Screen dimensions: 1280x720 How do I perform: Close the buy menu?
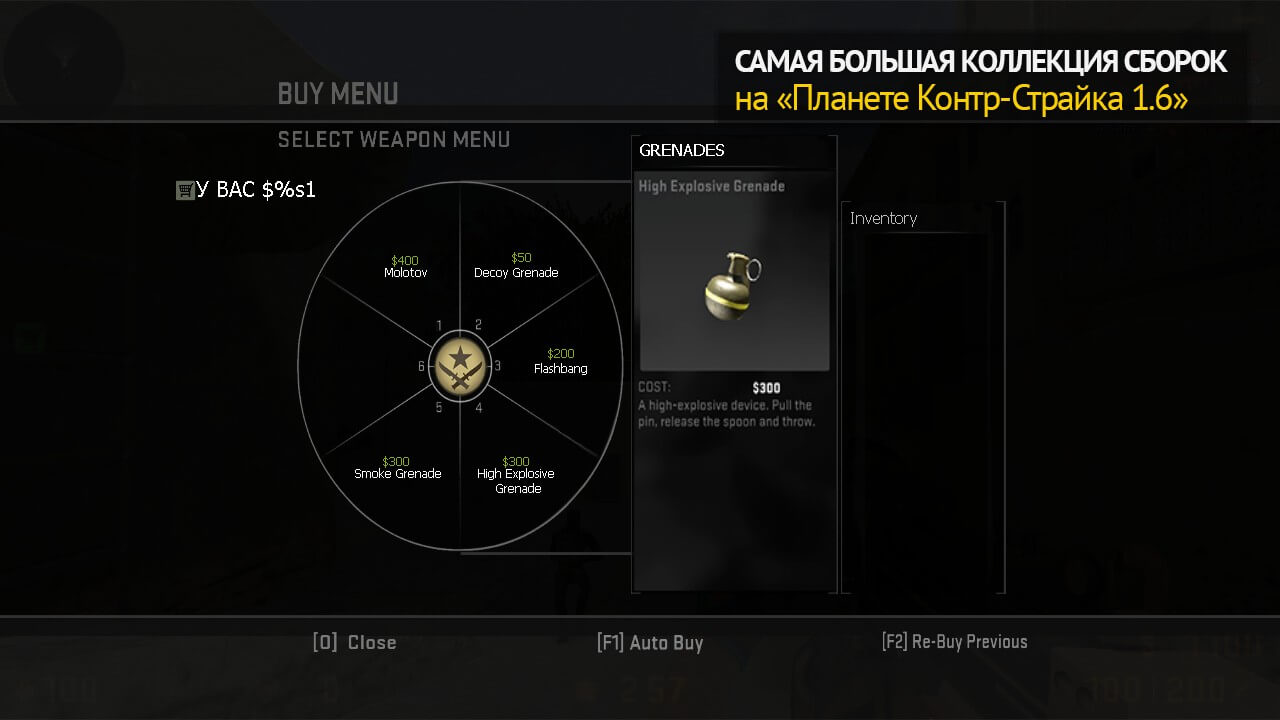(x=355, y=643)
